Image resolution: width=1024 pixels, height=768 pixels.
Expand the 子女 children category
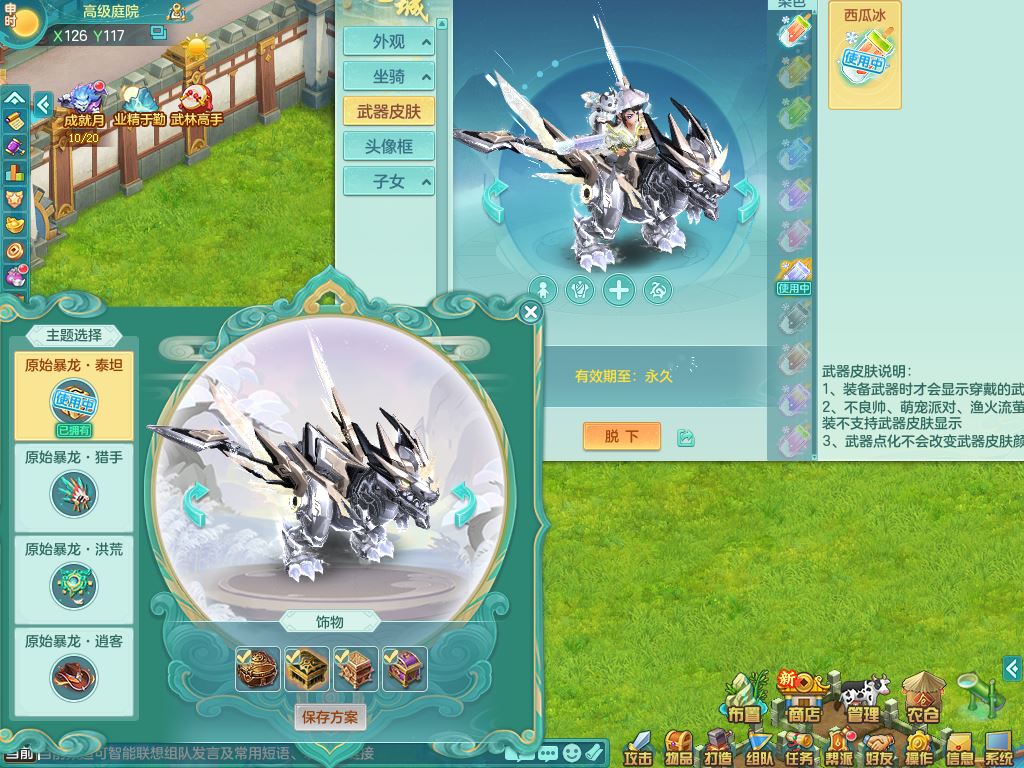click(x=389, y=181)
